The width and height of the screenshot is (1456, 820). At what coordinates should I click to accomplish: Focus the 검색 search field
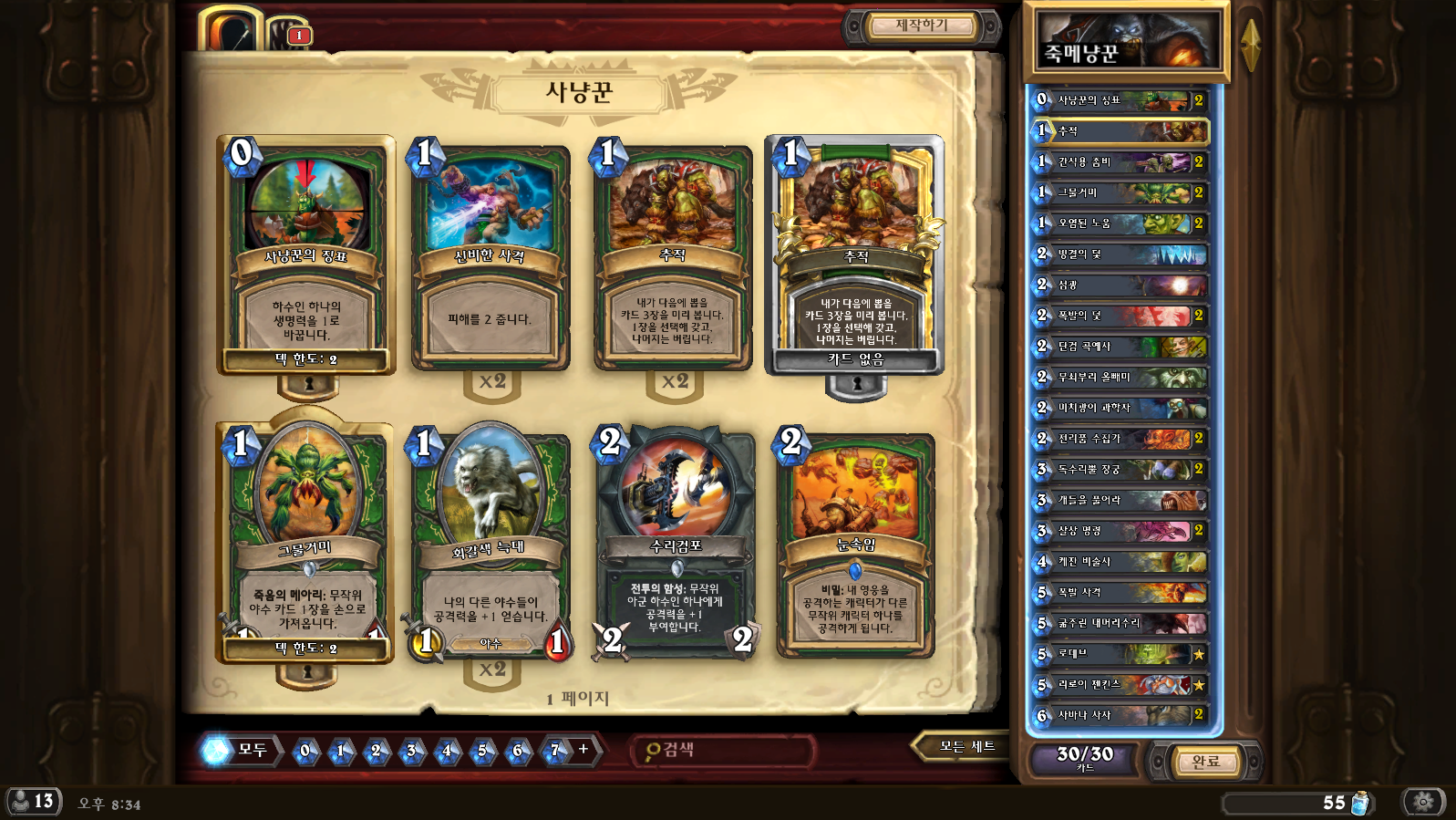click(x=725, y=750)
